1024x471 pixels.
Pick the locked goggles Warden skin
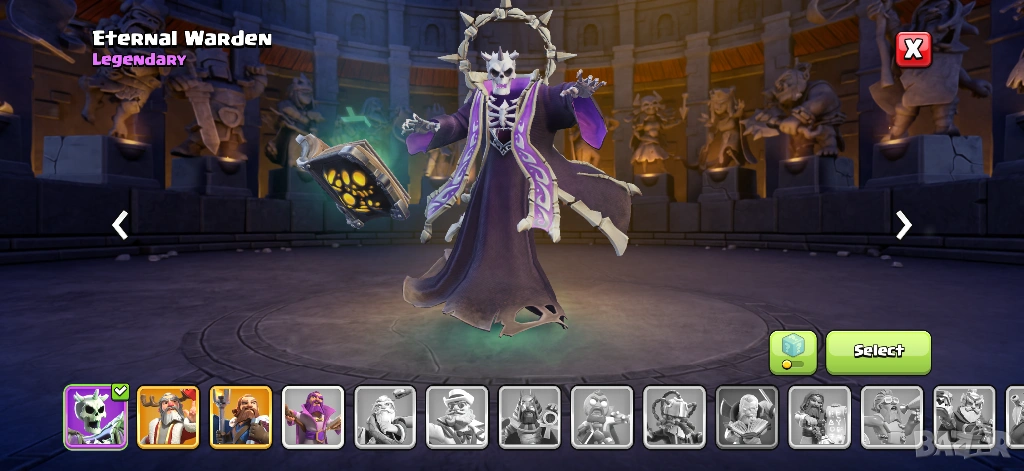[x=892, y=416]
